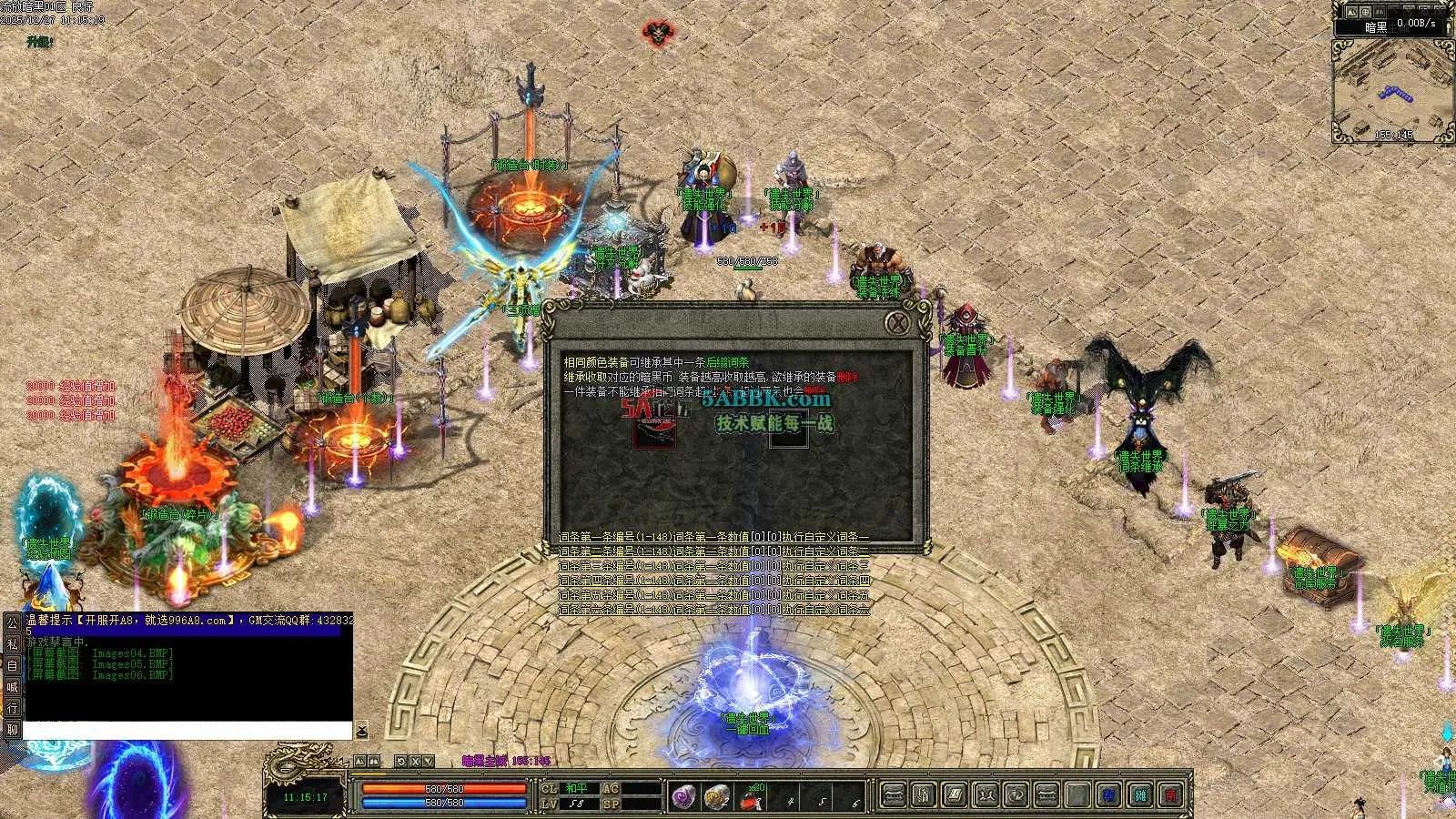This screenshot has height=819, width=1456.
Task: Use the golden scroll in hotbar slot two
Action: (717, 797)
